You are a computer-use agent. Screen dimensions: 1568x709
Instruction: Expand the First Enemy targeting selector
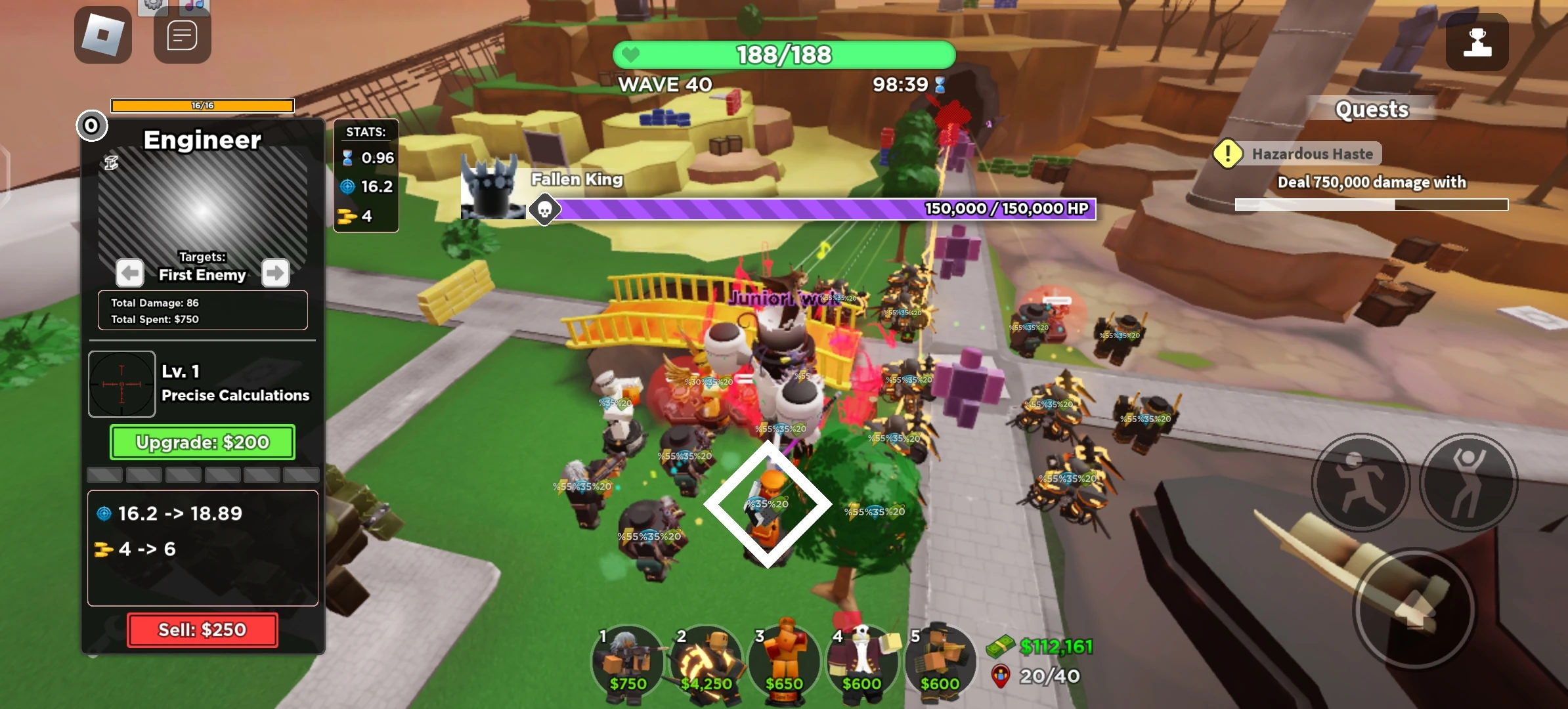(202, 274)
